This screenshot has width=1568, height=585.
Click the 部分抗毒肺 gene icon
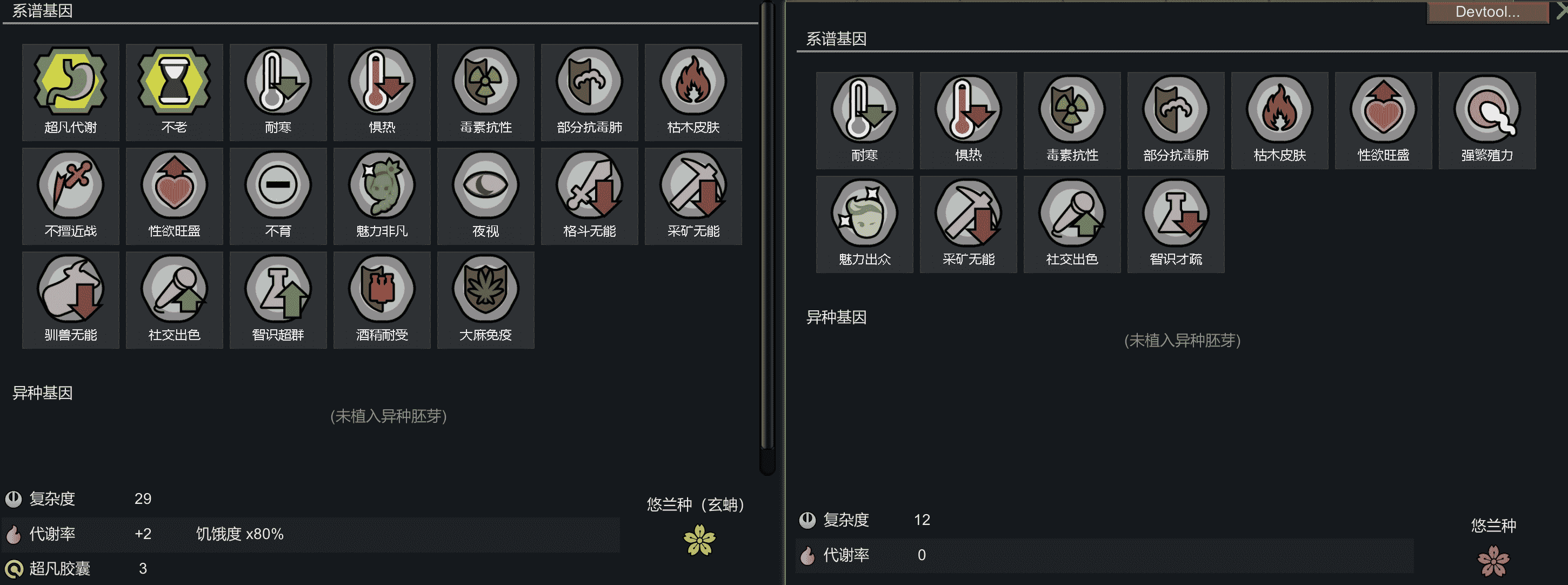(x=589, y=91)
